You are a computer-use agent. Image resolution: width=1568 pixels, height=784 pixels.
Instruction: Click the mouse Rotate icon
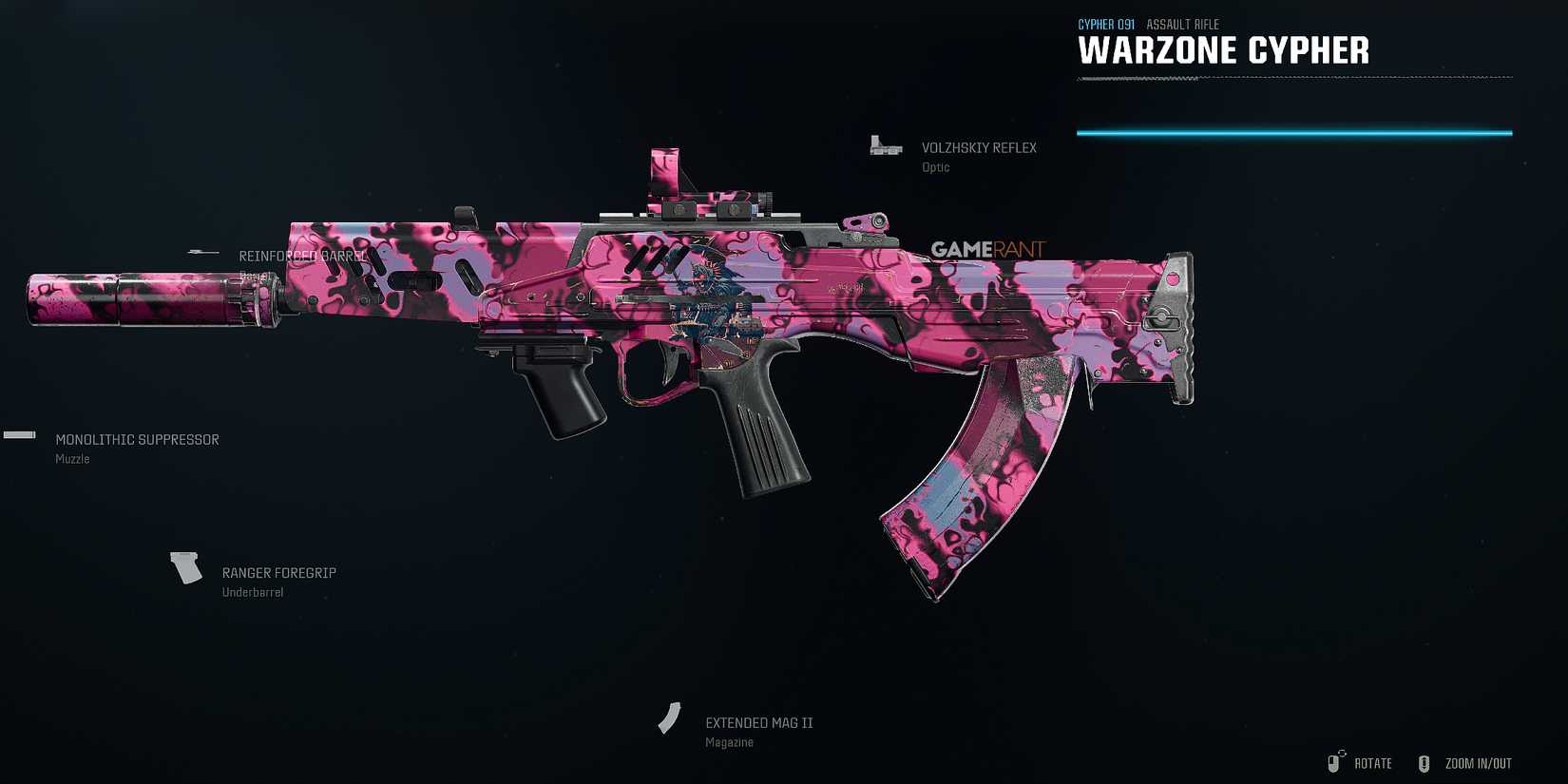(1333, 762)
